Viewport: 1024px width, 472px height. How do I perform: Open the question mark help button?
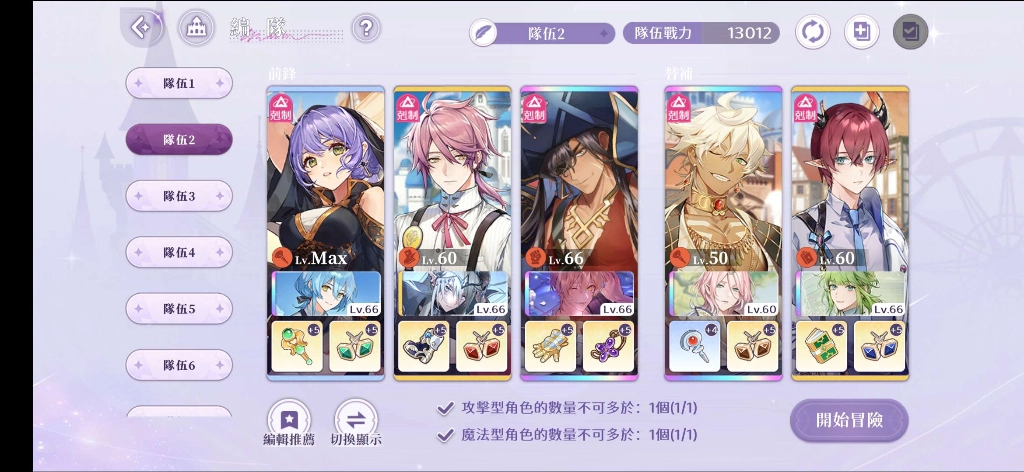point(367,28)
